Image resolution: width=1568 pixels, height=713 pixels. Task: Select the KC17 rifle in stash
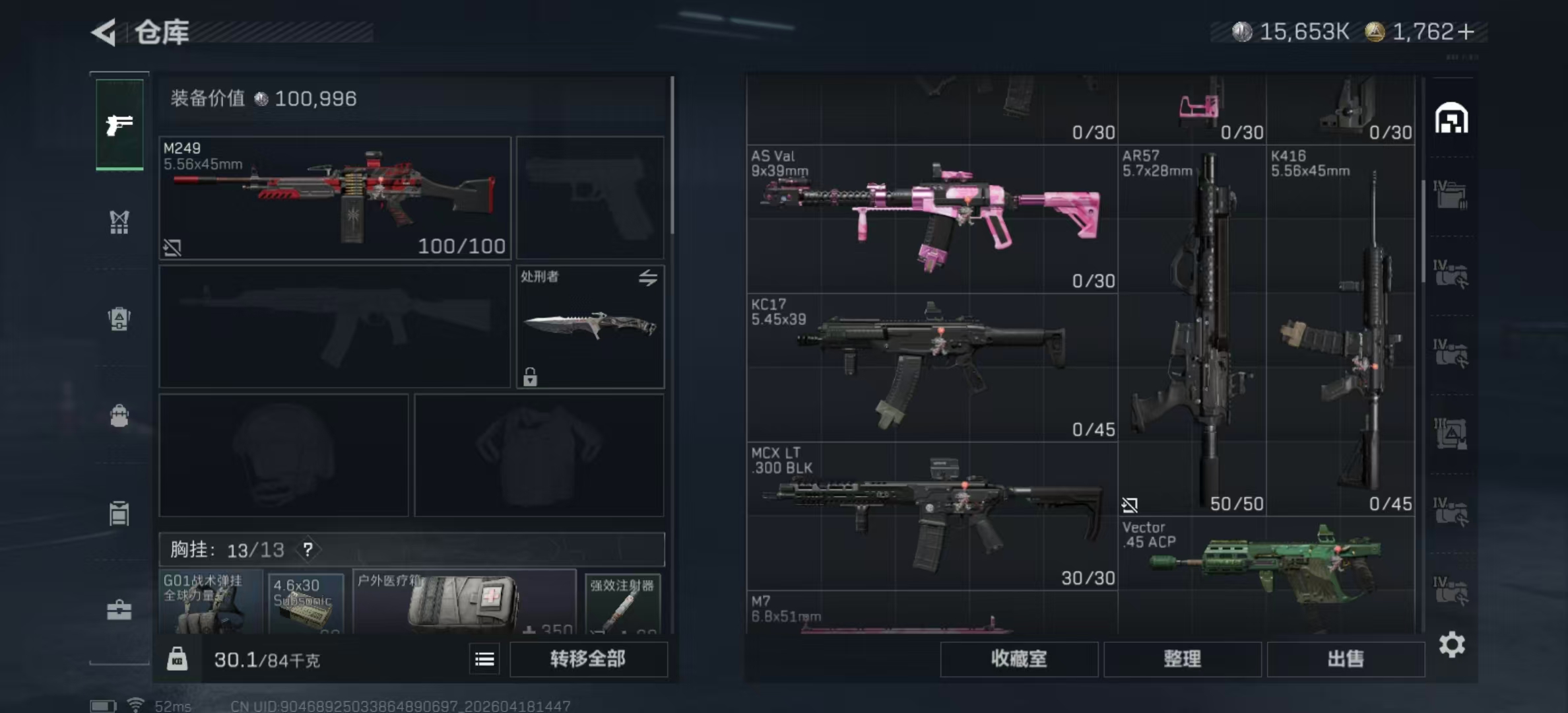932,367
